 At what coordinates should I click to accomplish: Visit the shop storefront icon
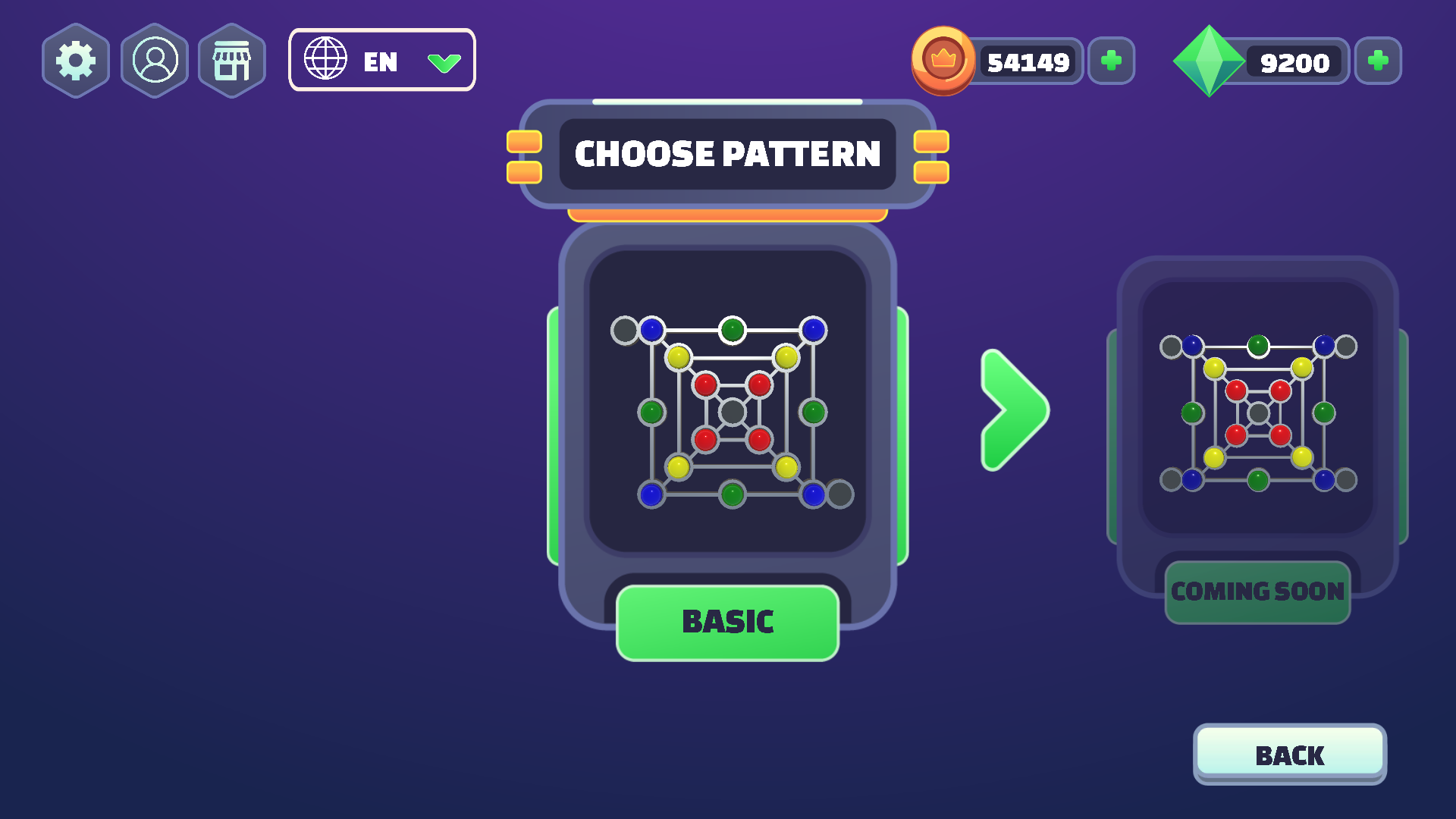(232, 61)
